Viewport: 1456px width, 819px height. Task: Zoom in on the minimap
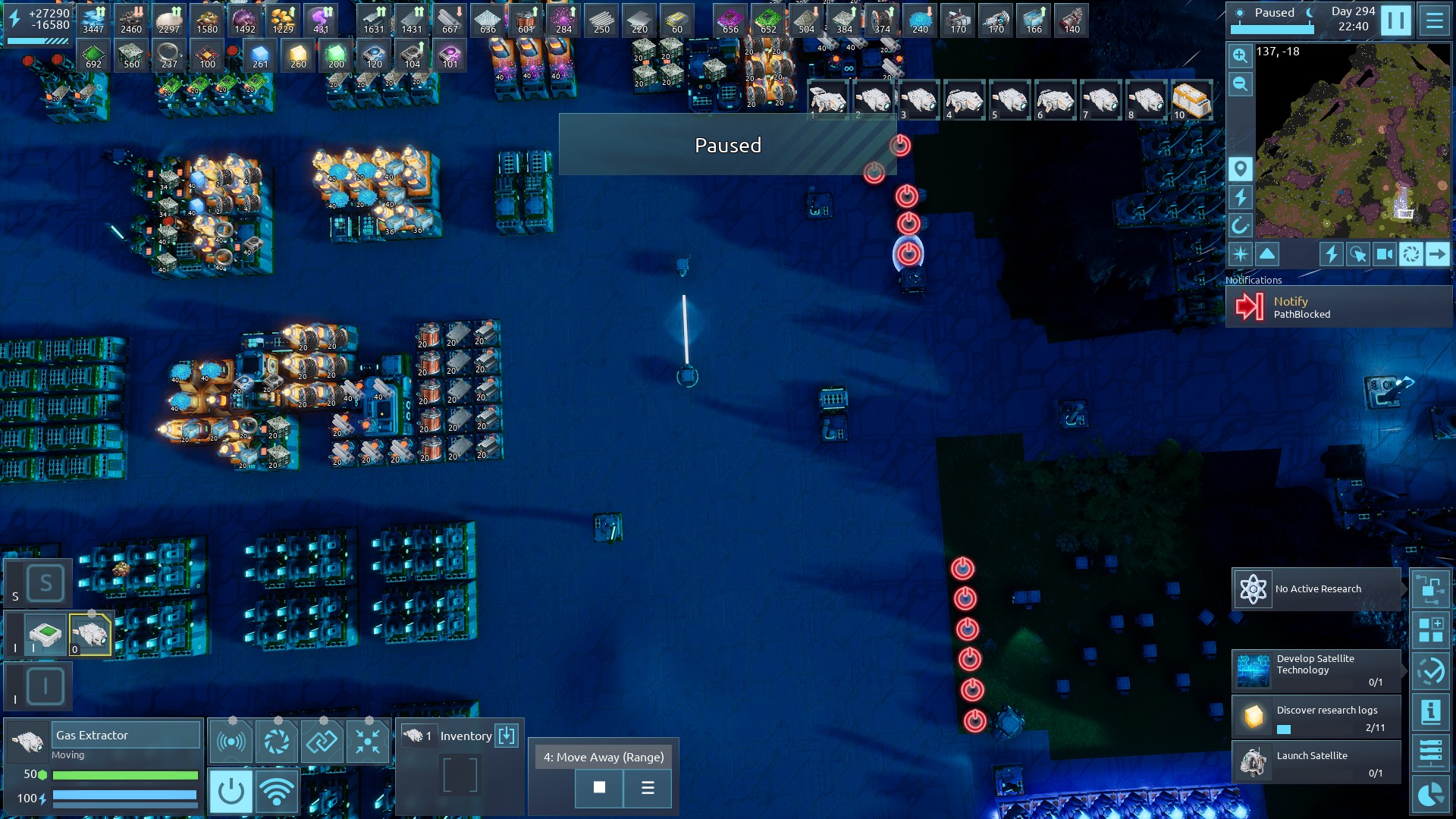tap(1240, 55)
